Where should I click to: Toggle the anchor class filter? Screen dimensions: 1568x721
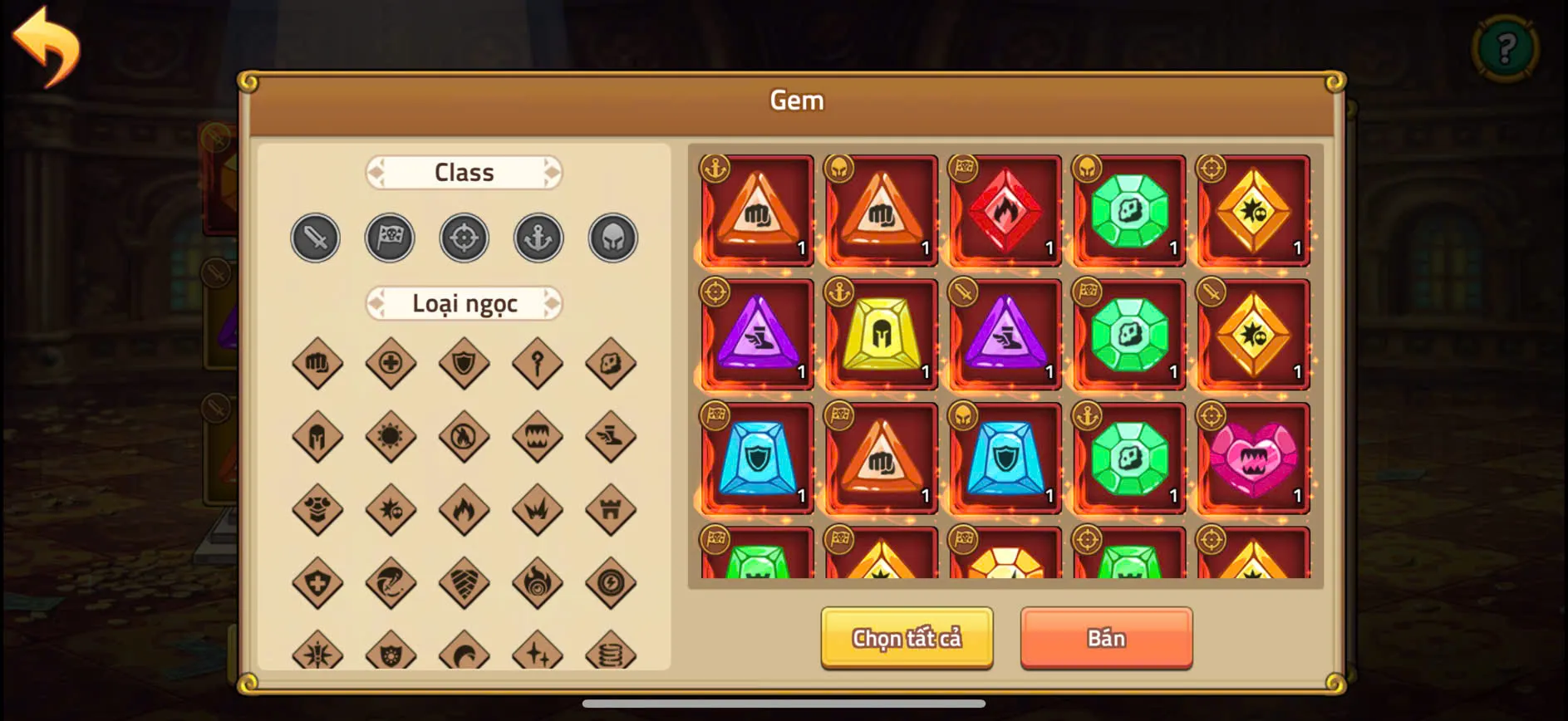click(x=538, y=238)
